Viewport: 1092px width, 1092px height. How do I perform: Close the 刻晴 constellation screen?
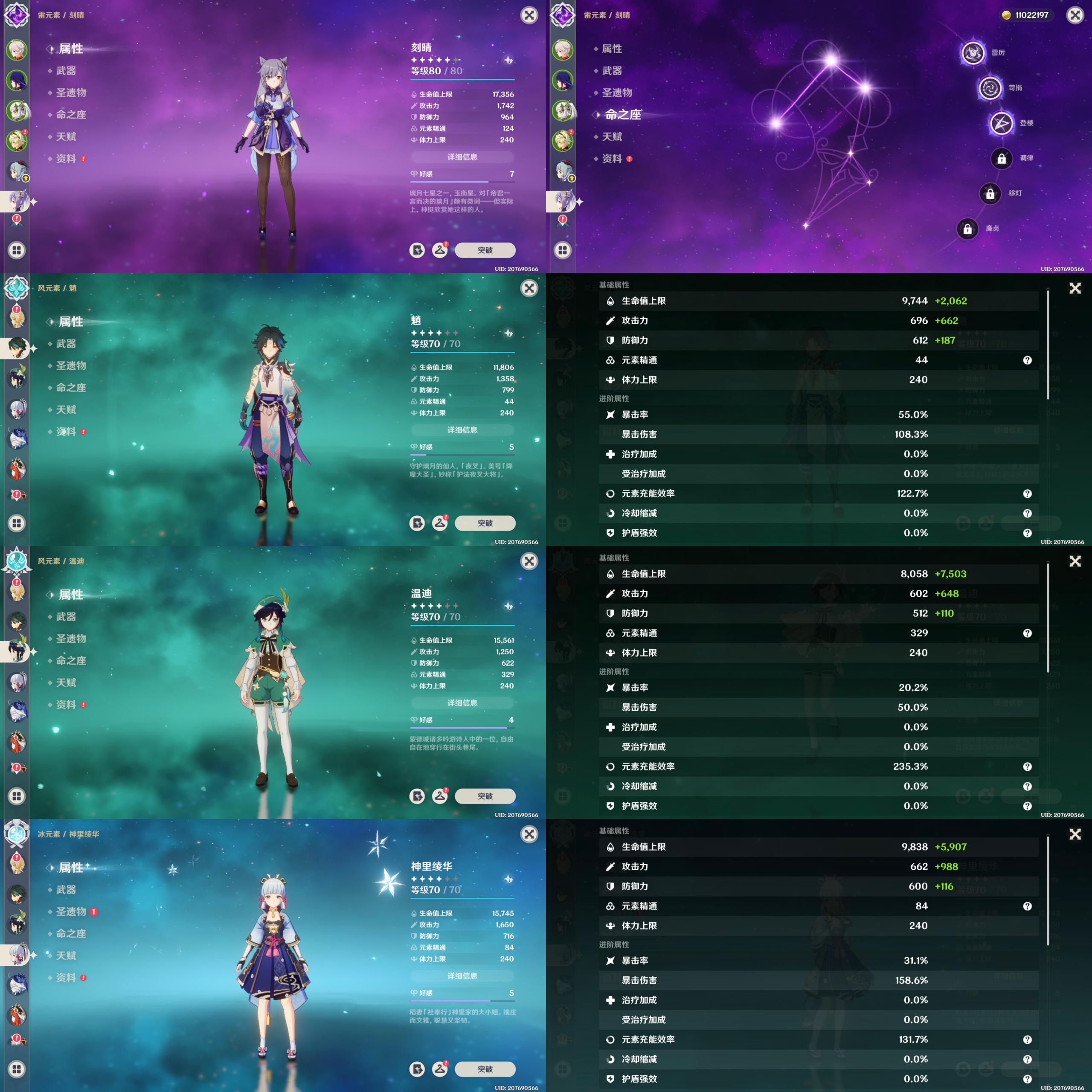pyautogui.click(x=1075, y=15)
